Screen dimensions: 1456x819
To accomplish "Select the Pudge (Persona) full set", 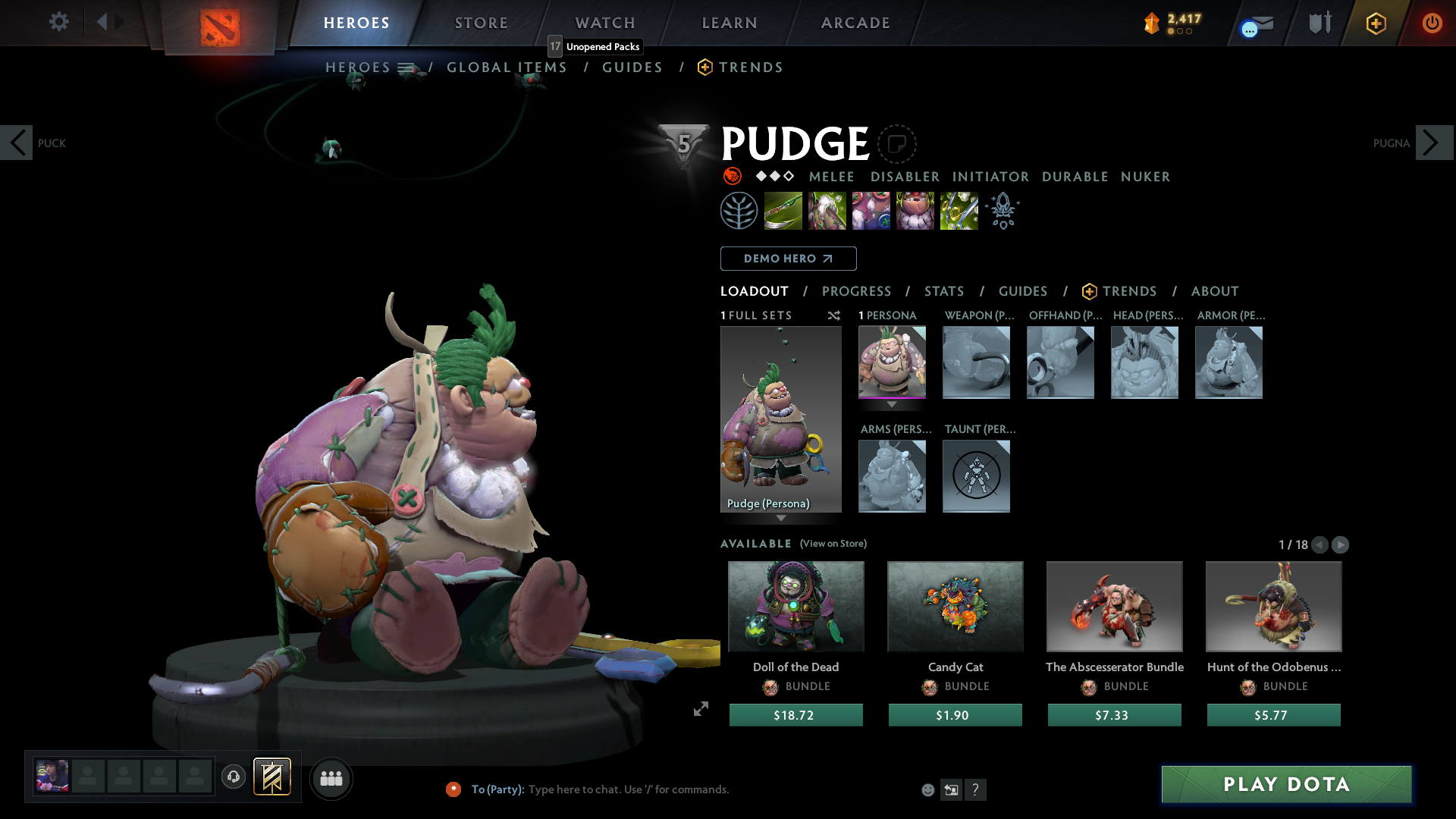I will click(780, 419).
